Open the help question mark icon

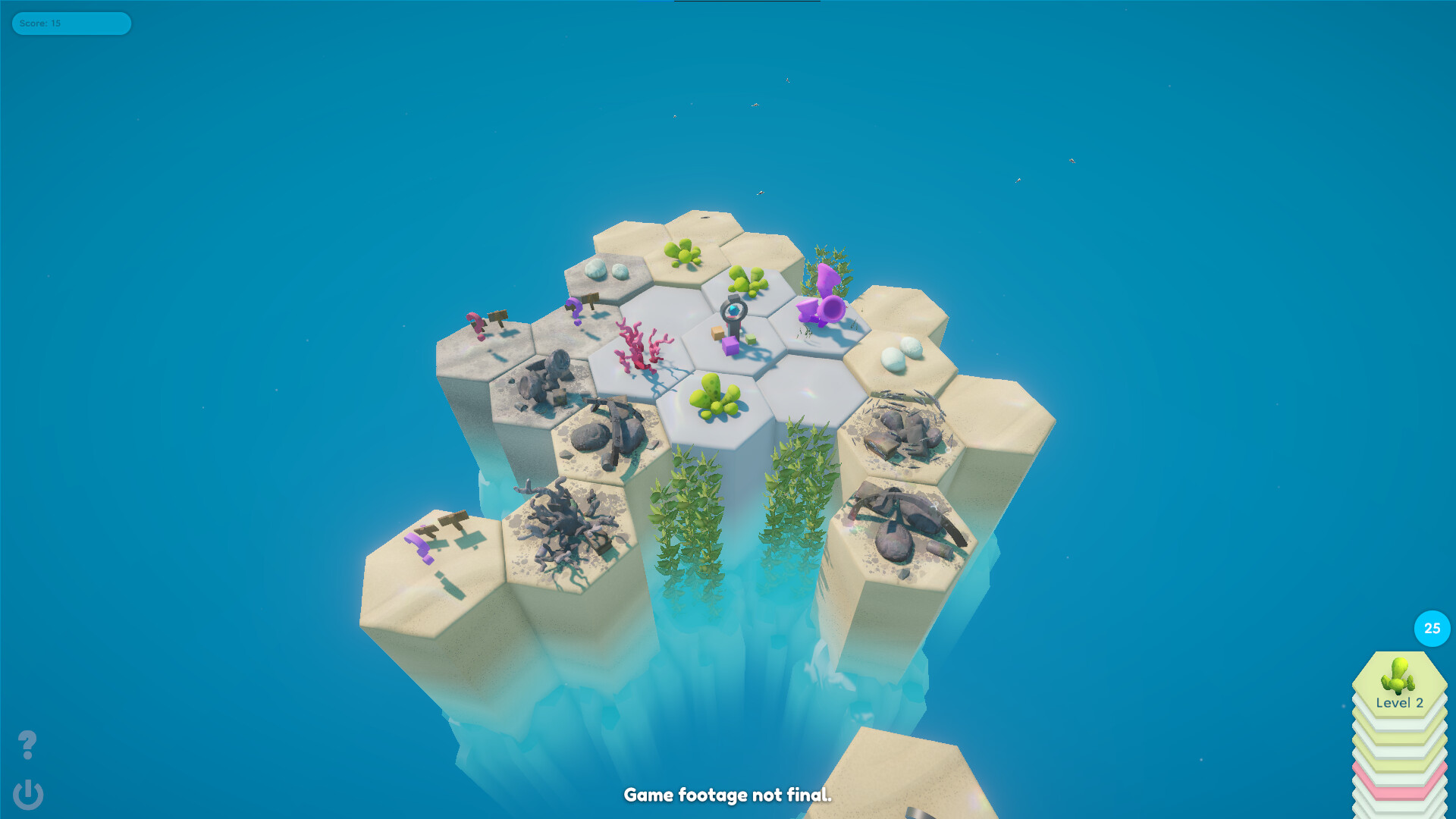click(x=28, y=745)
